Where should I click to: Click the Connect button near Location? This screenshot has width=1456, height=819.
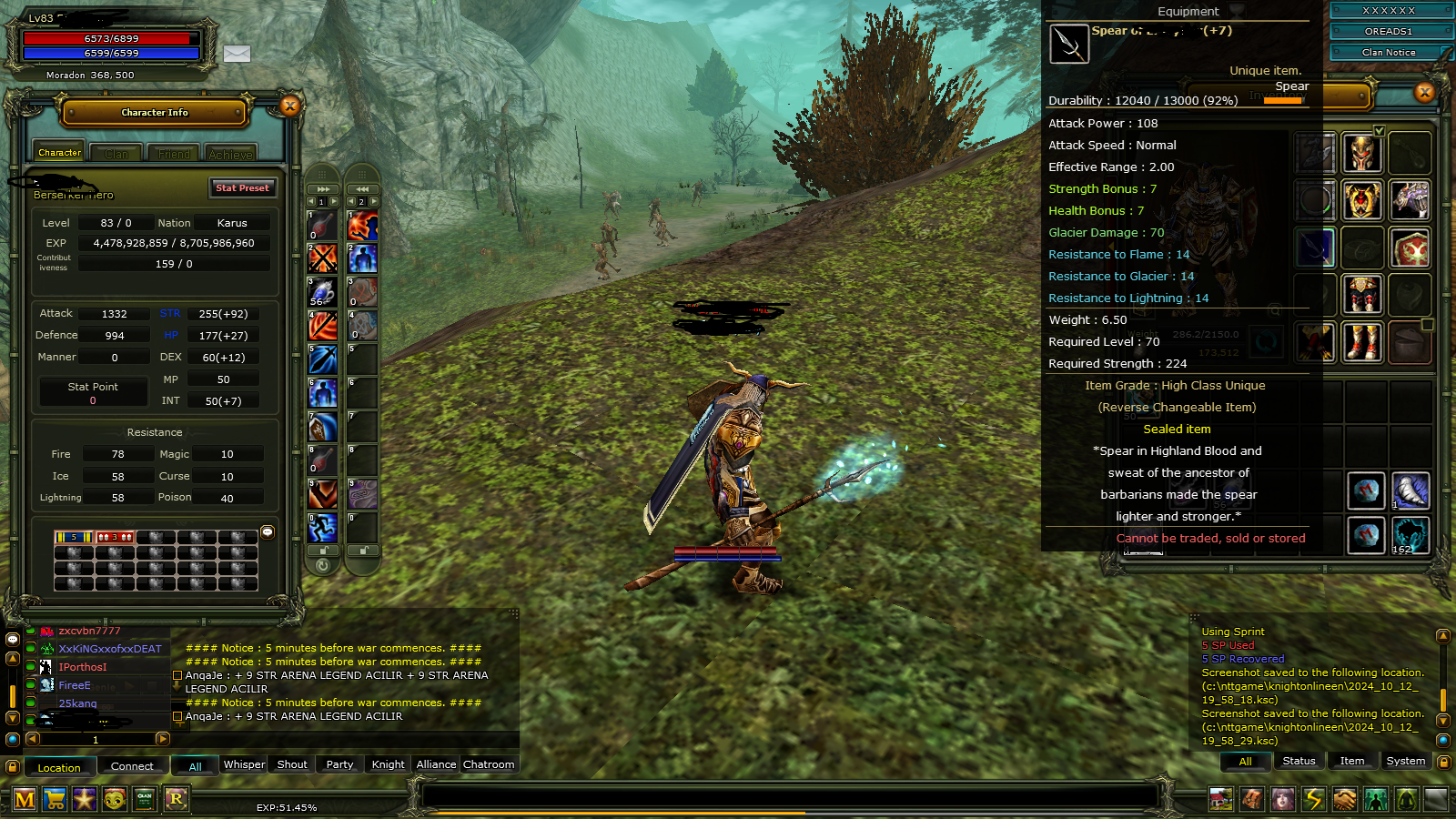click(x=134, y=767)
